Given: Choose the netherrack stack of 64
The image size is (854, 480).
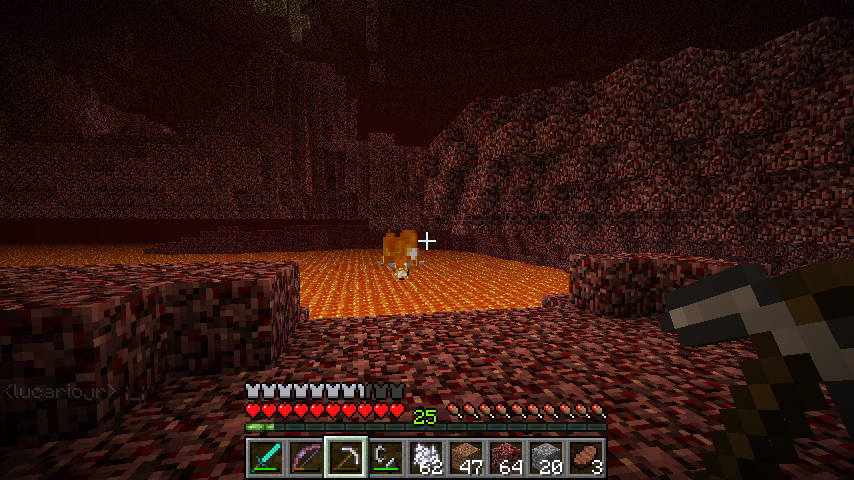Looking at the screenshot, I should (x=506, y=457).
